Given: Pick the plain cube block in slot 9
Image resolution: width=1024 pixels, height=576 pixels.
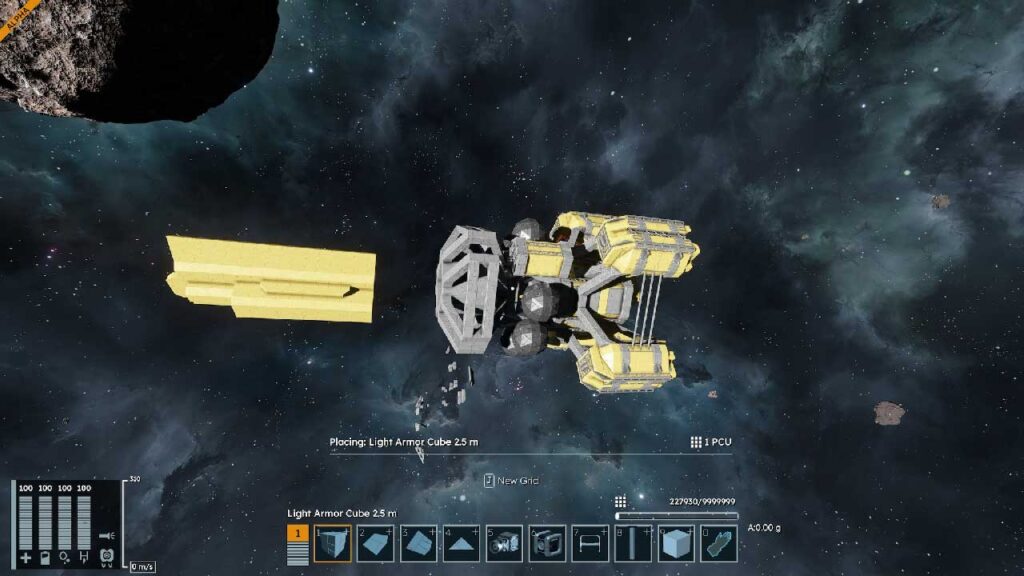Looking at the screenshot, I should 676,543.
